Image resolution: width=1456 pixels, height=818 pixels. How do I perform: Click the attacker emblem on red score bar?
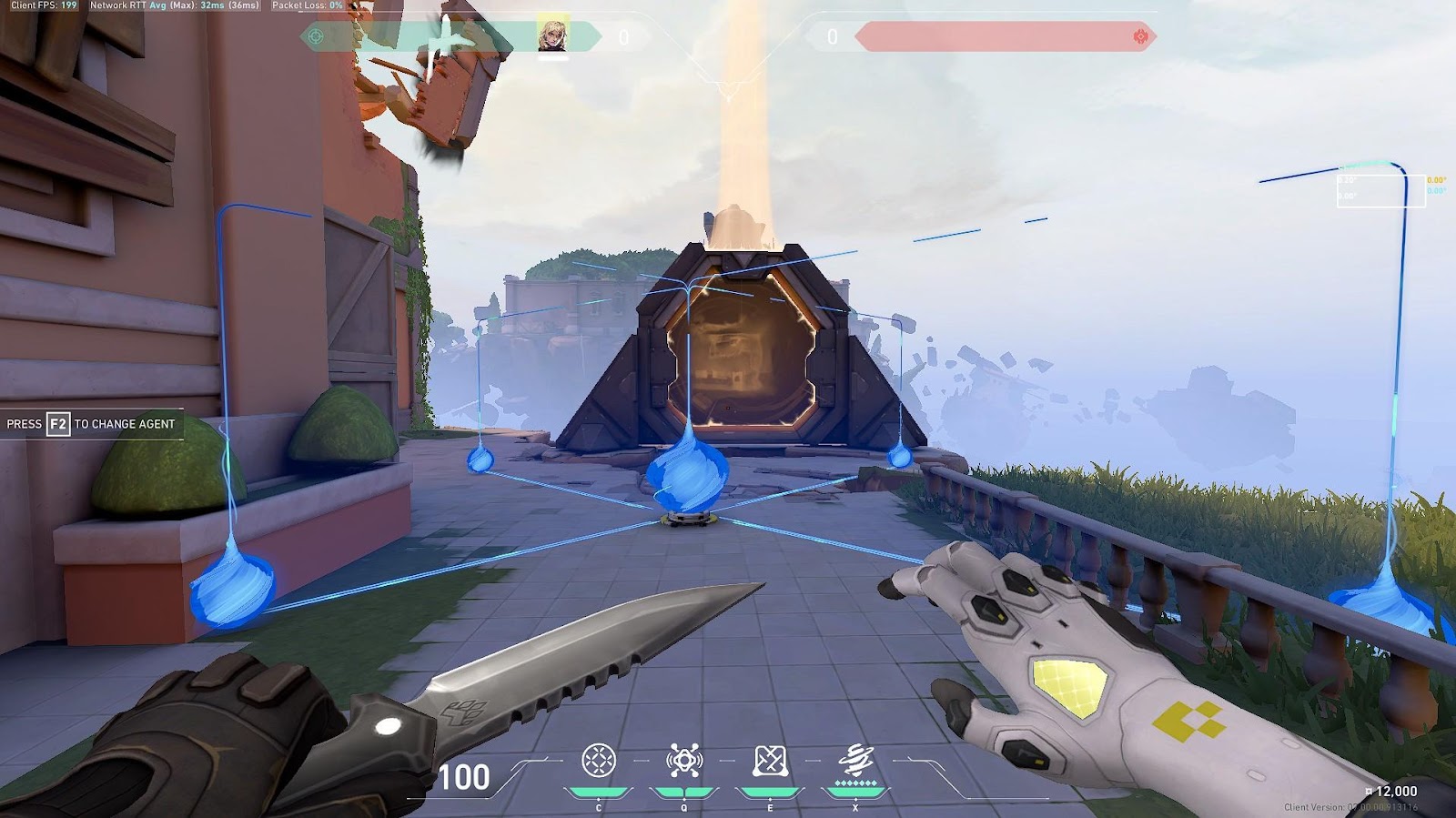click(x=1138, y=35)
